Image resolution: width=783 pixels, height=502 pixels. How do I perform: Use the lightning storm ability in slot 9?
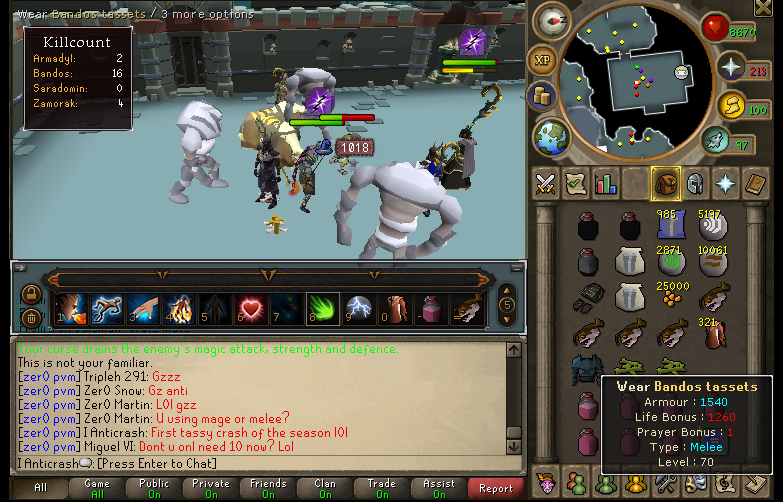pyautogui.click(x=360, y=307)
